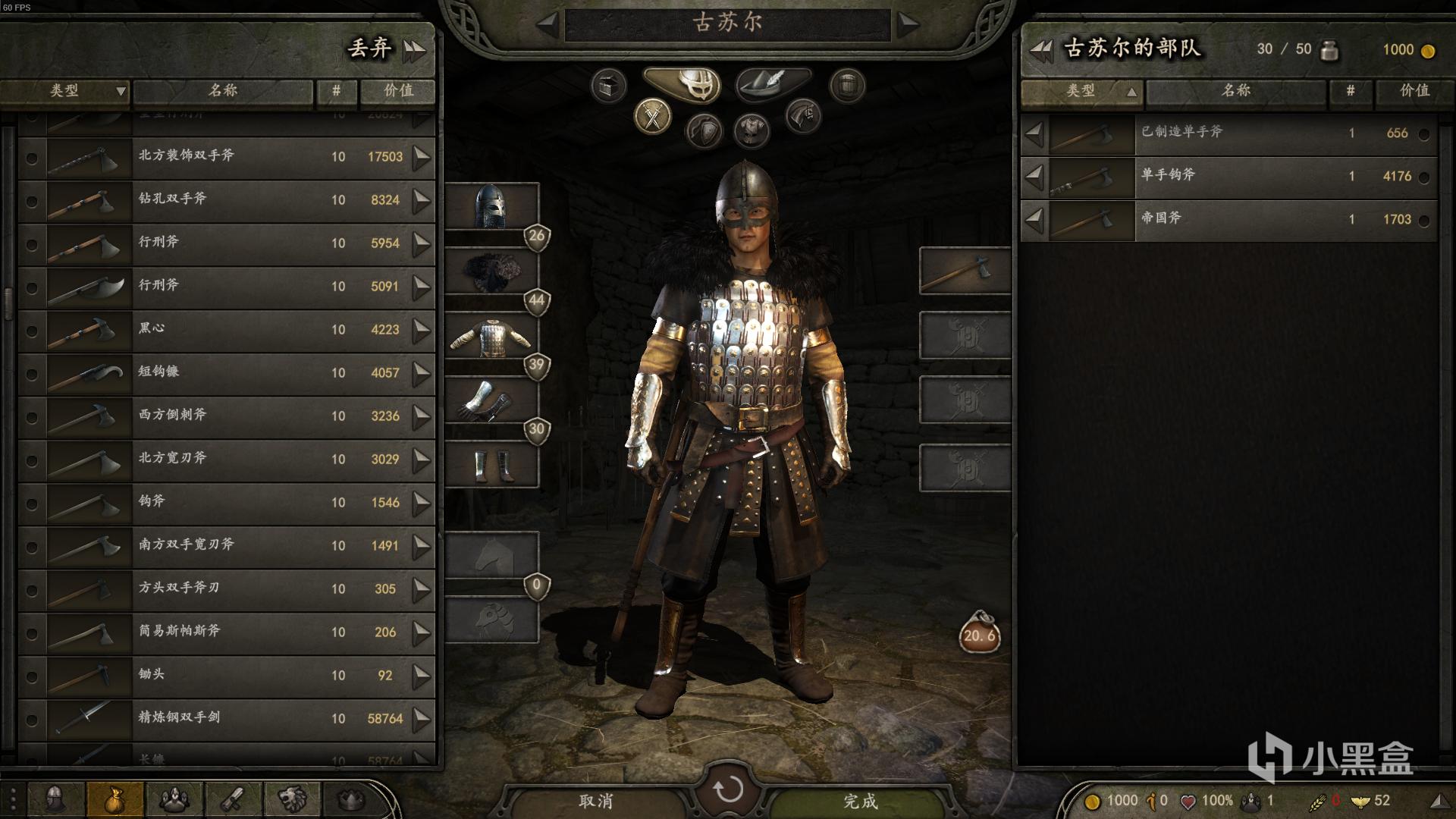
Task: Switch to the next character arrow
Action: point(908,24)
